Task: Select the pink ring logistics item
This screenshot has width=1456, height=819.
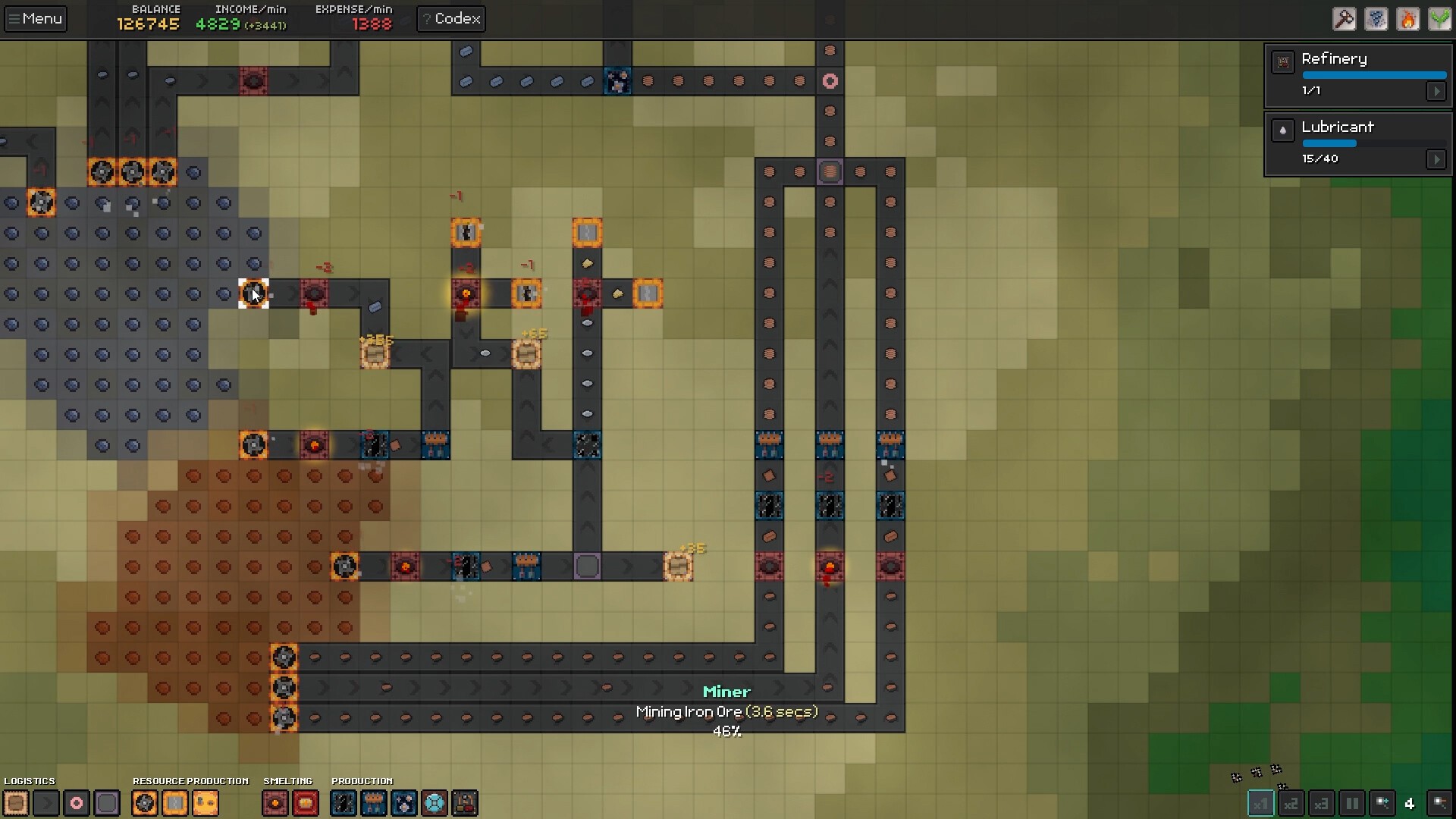Action: (77, 803)
